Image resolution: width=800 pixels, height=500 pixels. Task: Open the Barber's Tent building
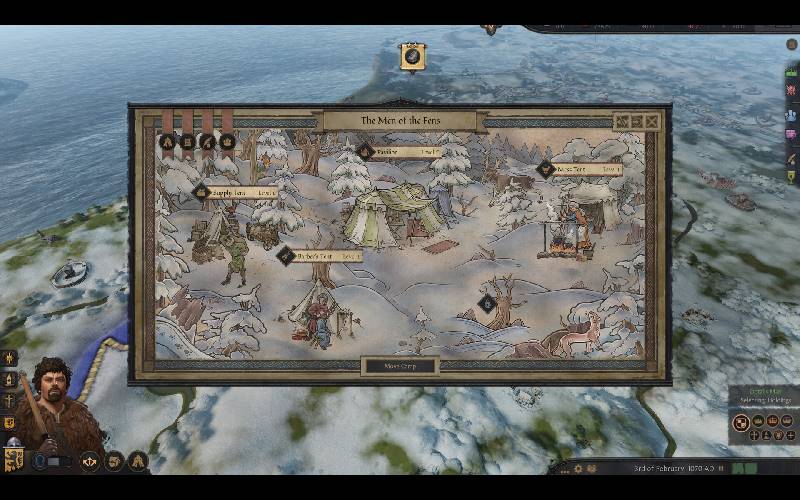[320, 256]
